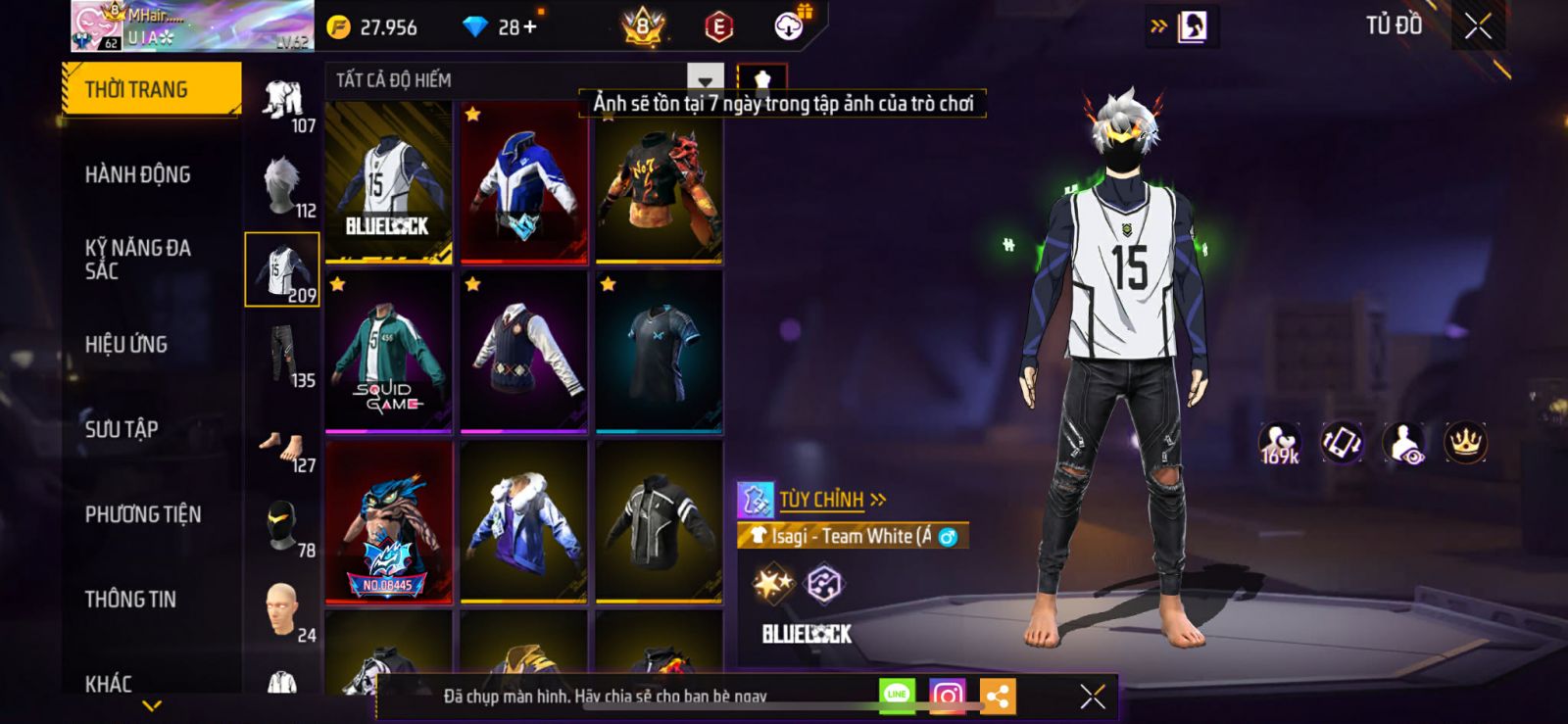Share the screenshot to Instagram
Screen dimensions: 1568x724
[947, 697]
